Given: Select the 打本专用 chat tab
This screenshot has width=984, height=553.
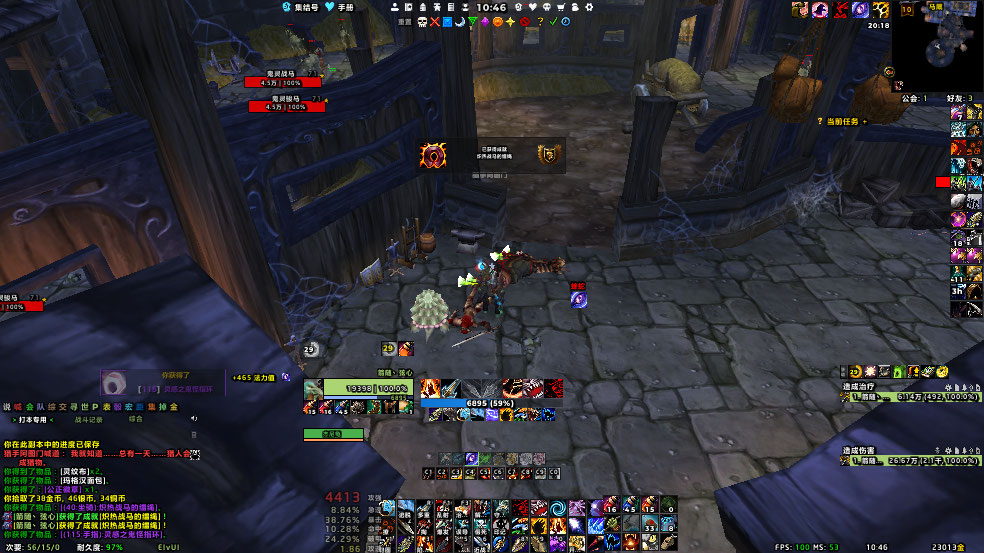Looking at the screenshot, I should (33, 420).
